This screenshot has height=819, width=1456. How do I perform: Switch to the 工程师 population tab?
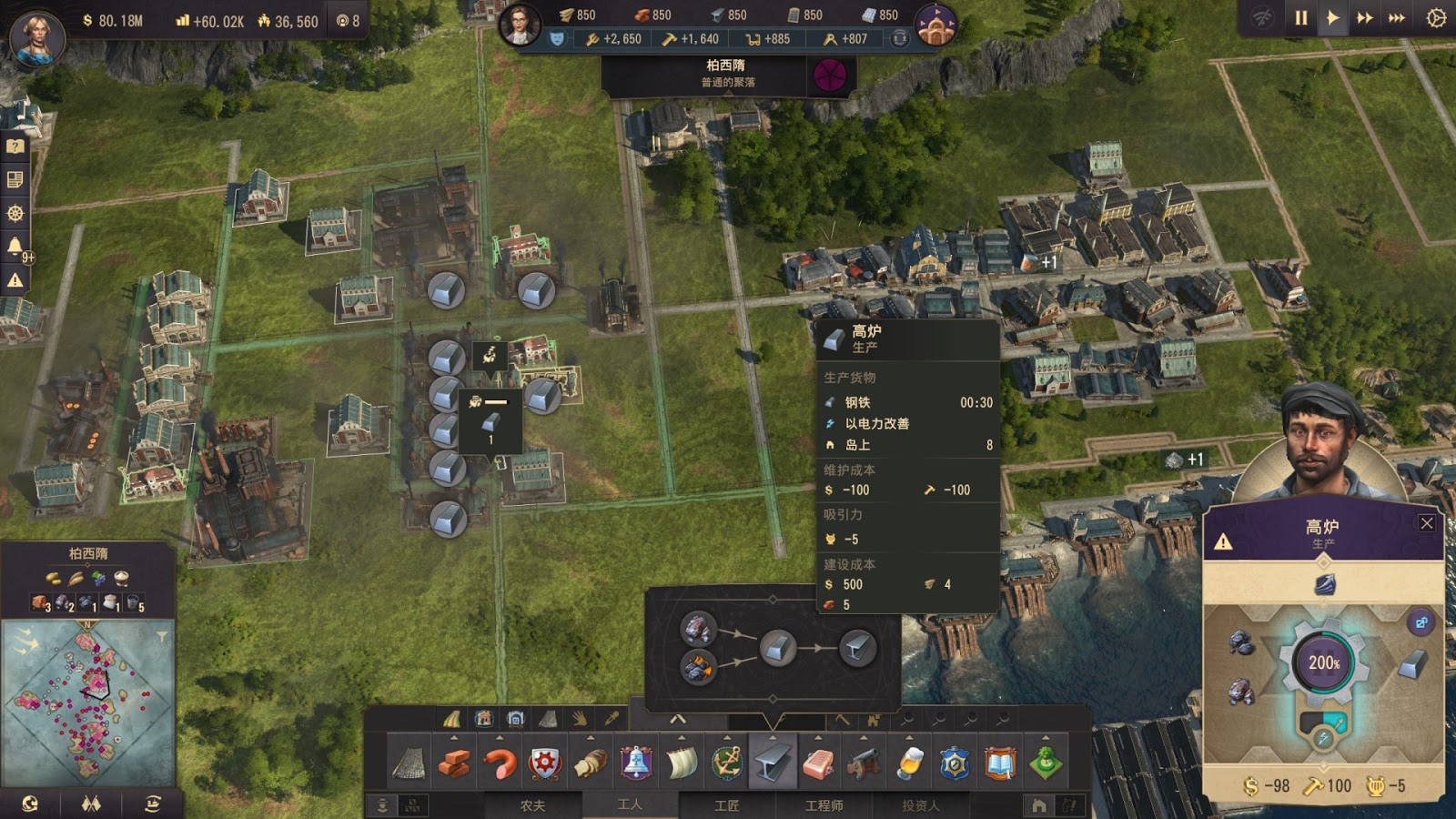[x=824, y=805]
